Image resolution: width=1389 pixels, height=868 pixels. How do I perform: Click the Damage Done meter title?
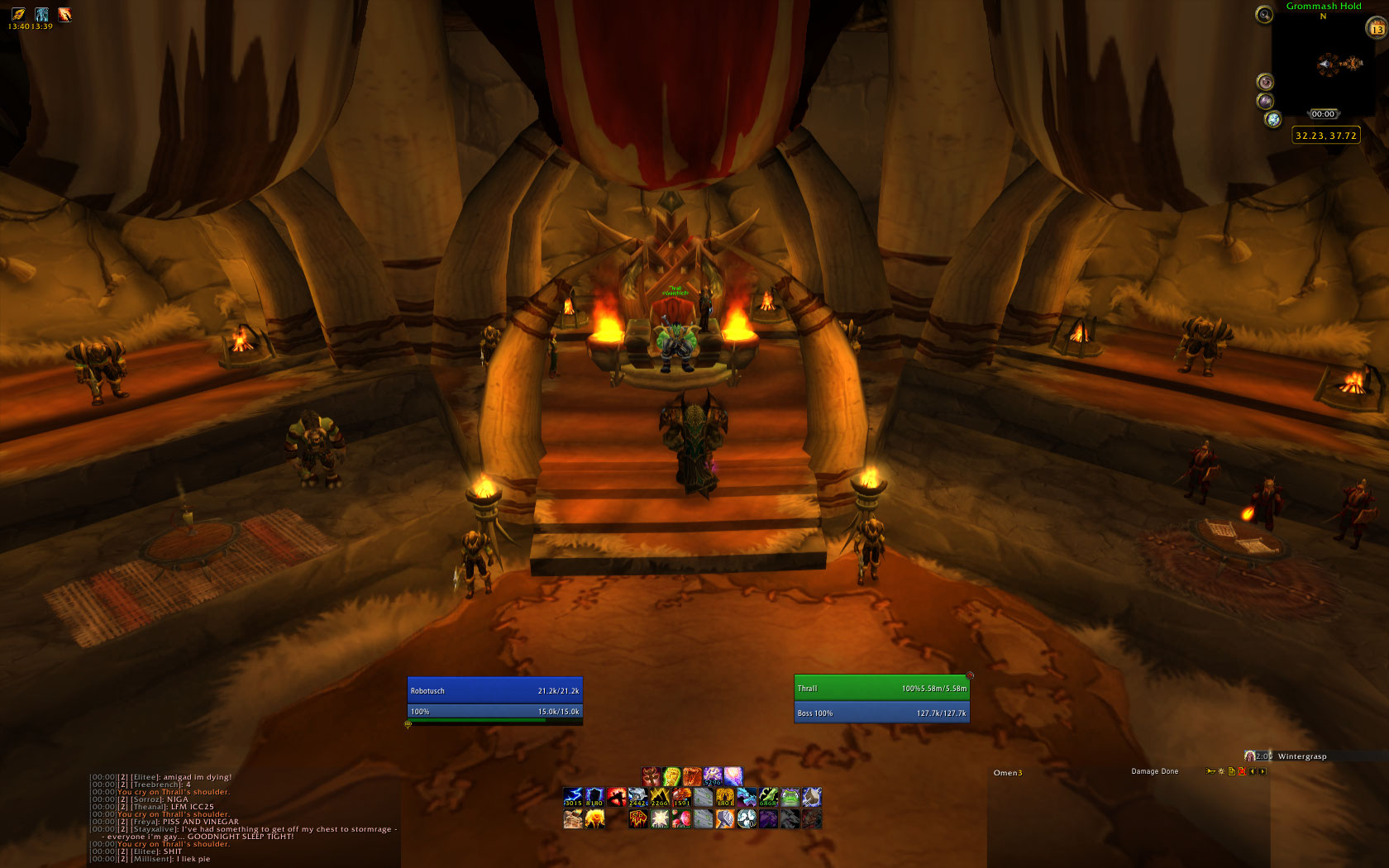(x=1154, y=771)
